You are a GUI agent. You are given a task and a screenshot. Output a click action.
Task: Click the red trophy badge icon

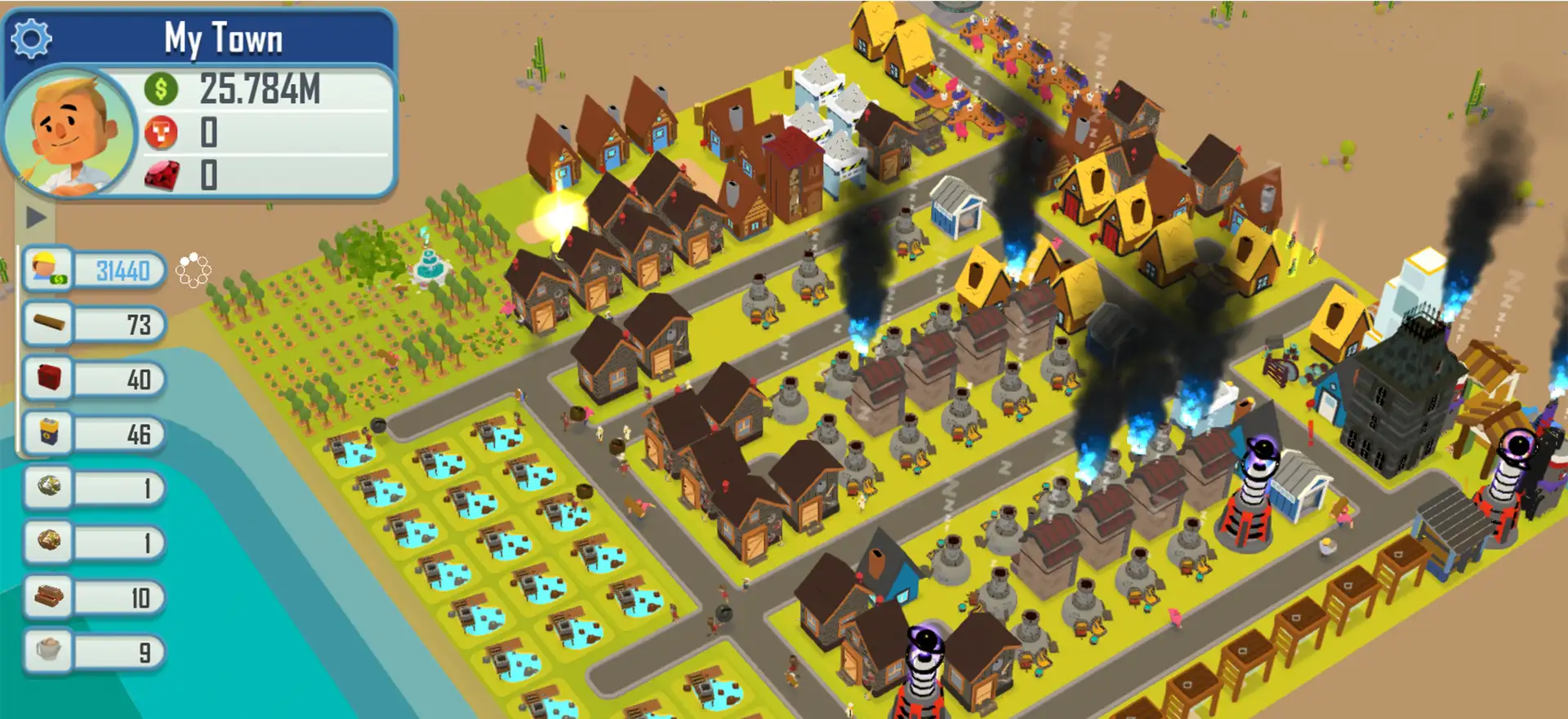[x=161, y=132]
